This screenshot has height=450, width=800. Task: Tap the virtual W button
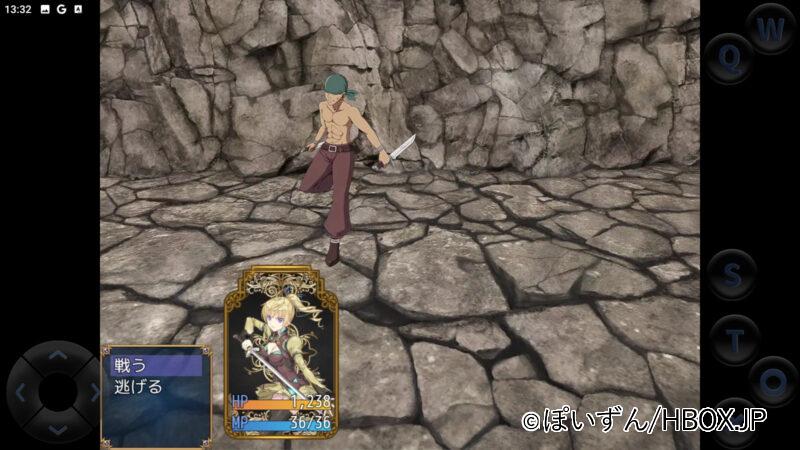coord(770,30)
